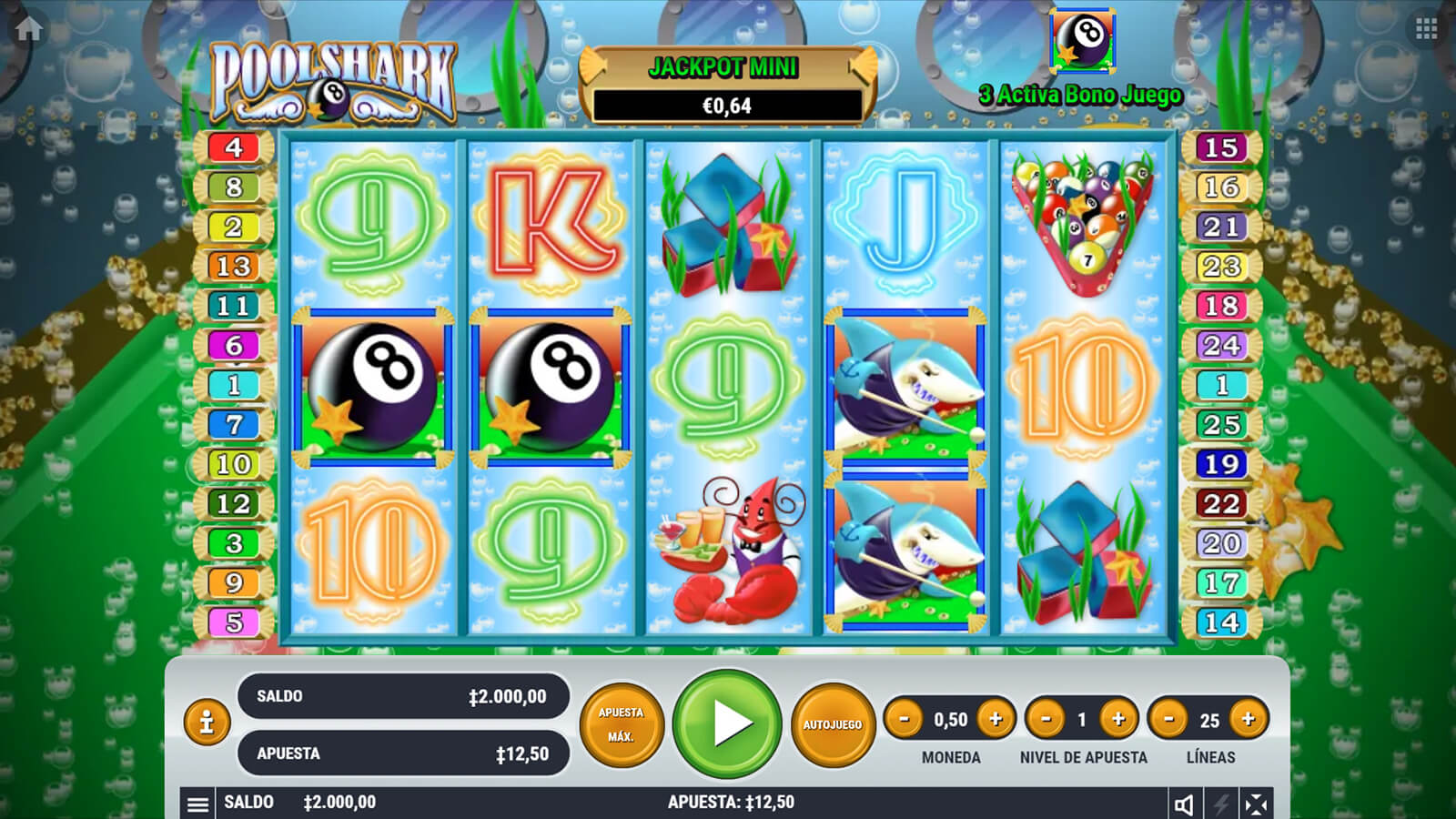Select payline number 5 marker
The height and width of the screenshot is (819, 1456).
click(234, 622)
